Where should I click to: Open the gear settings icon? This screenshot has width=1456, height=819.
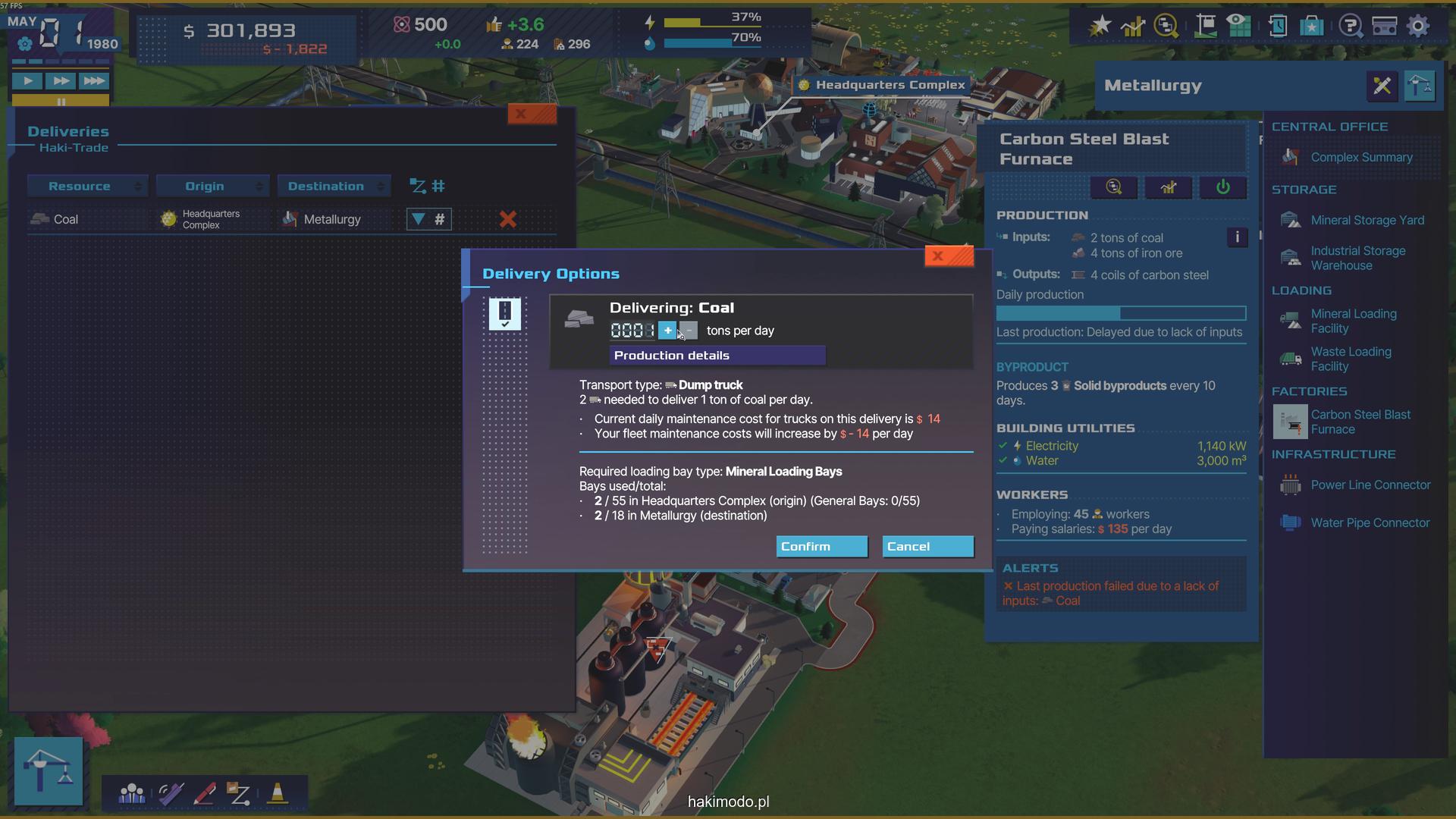click(1417, 27)
